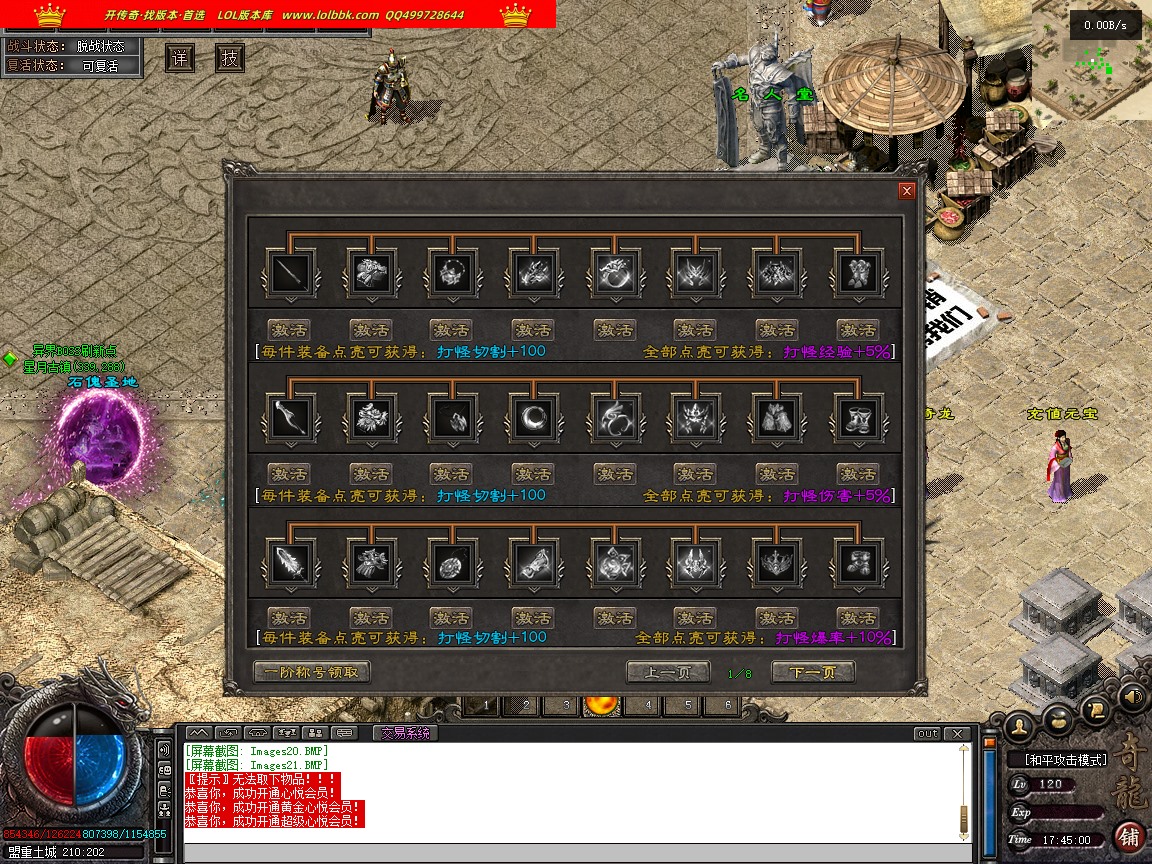Open the red 铺 shop button
Viewport: 1152px width, 864px height.
(x=1130, y=836)
